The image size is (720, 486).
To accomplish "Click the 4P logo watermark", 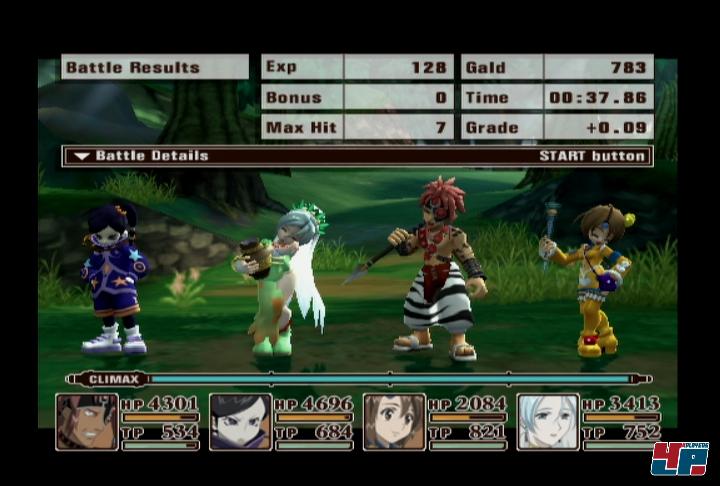I will [680, 459].
